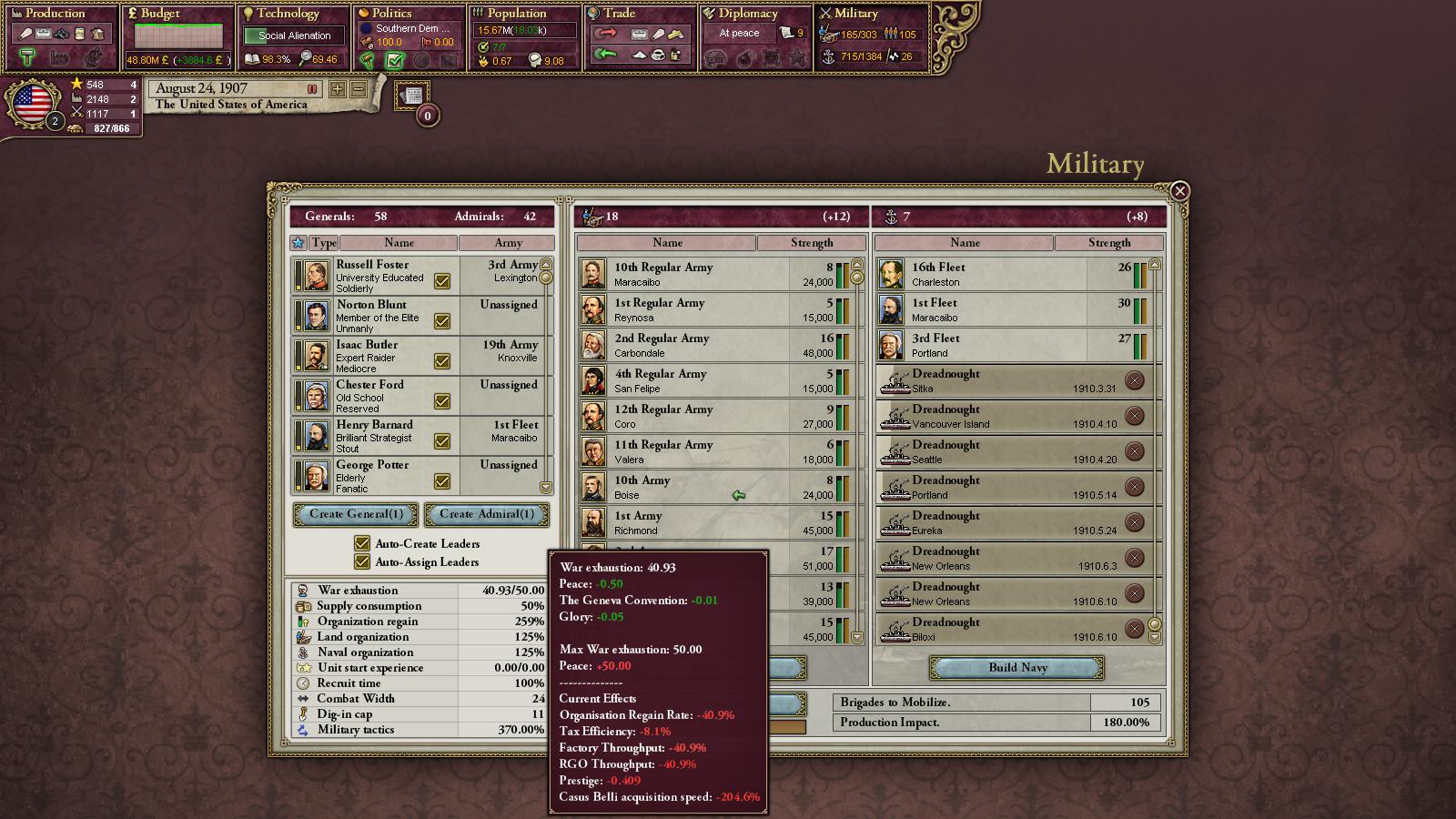The height and width of the screenshot is (819, 1456).
Task: Switch to the Diplomacy tab
Action: tap(748, 14)
